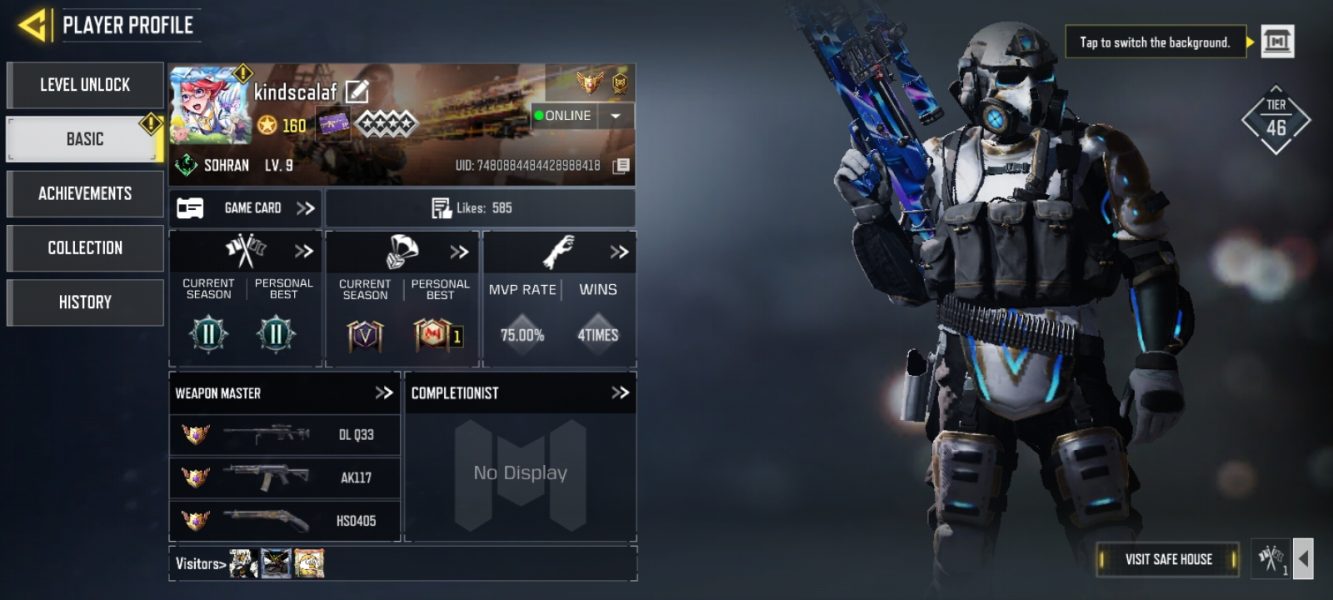Image resolution: width=1333 pixels, height=600 pixels.
Task: Select the DL Q33 weapon row
Action: click(x=285, y=435)
